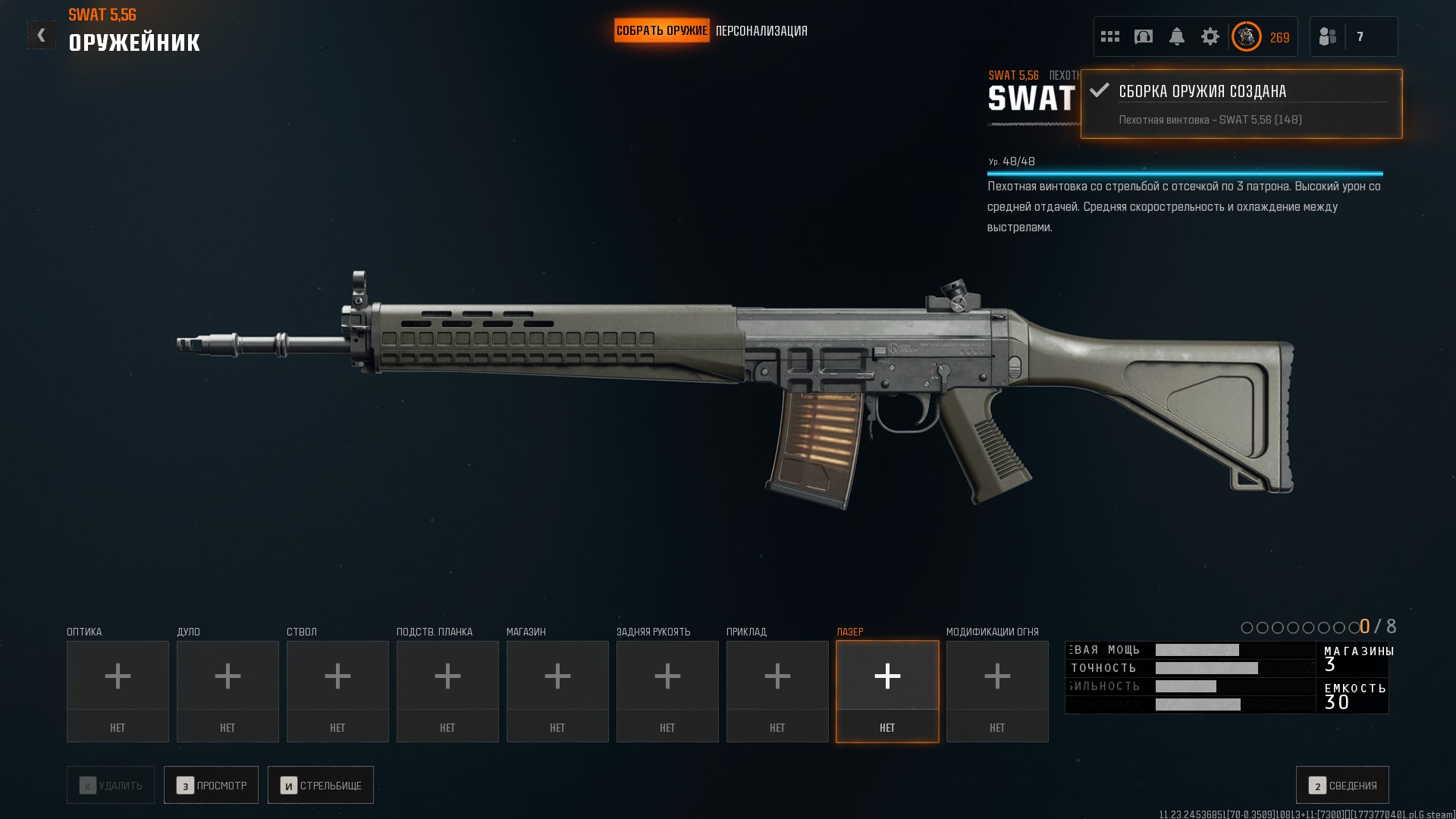Click the Просмотр button
1456x819 pixels.
tap(211, 785)
